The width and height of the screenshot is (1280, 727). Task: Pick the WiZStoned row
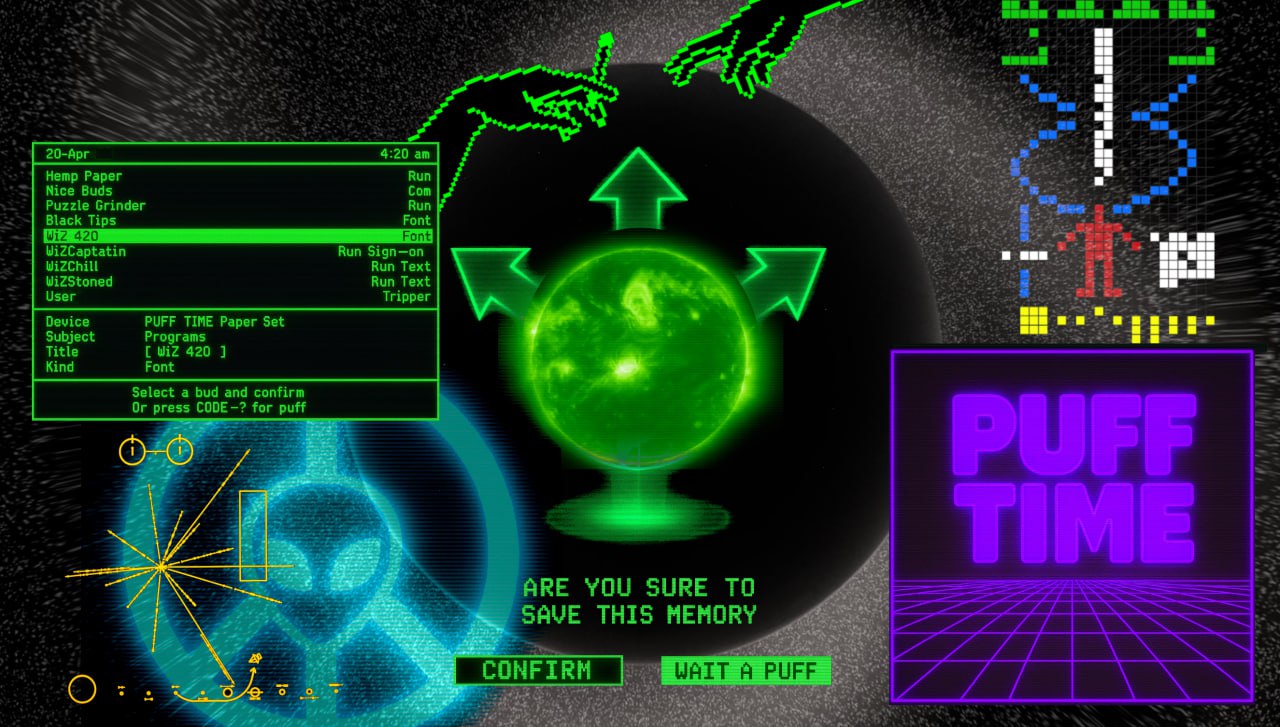click(x=237, y=282)
